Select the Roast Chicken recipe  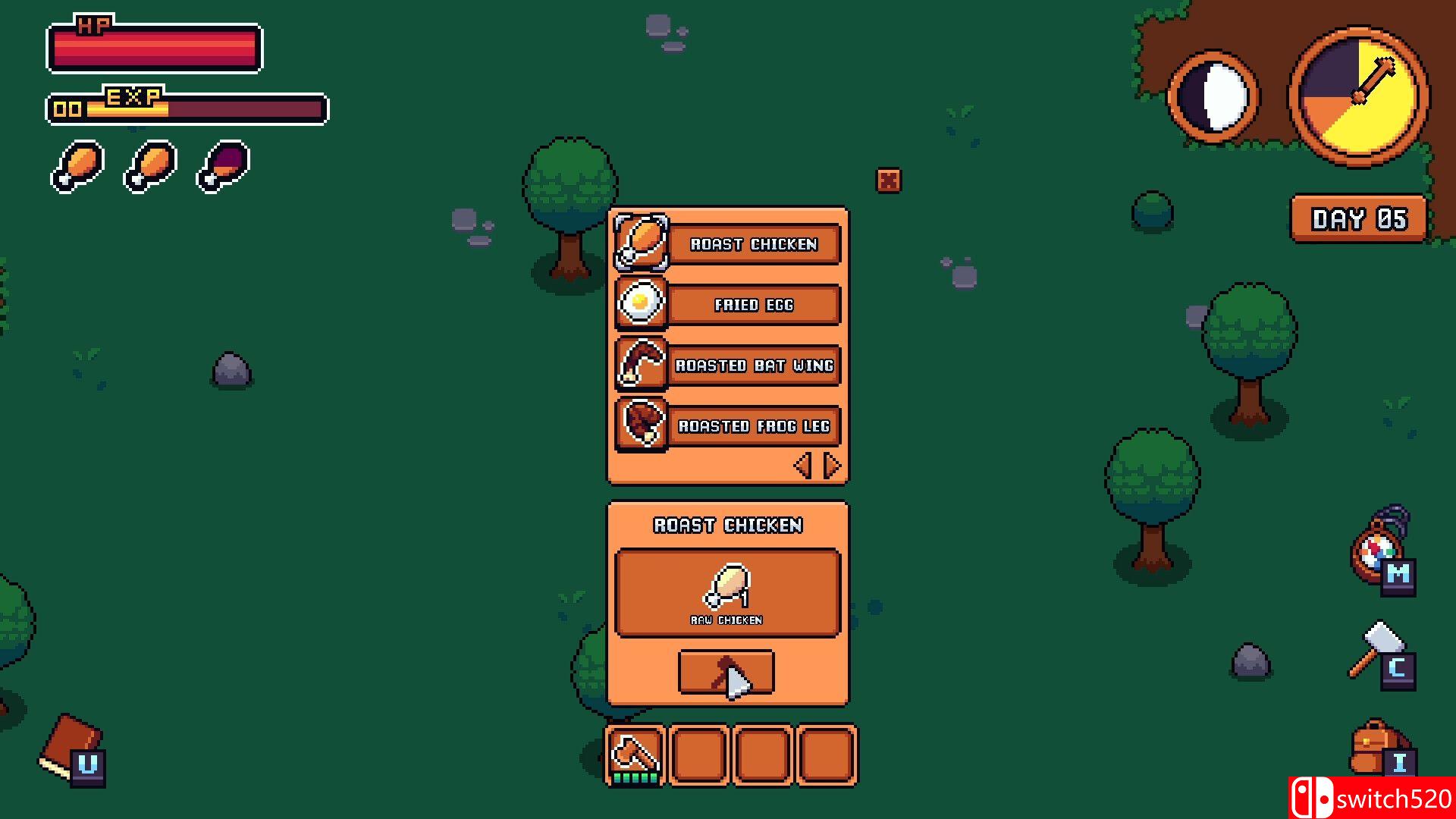pyautogui.click(x=753, y=244)
